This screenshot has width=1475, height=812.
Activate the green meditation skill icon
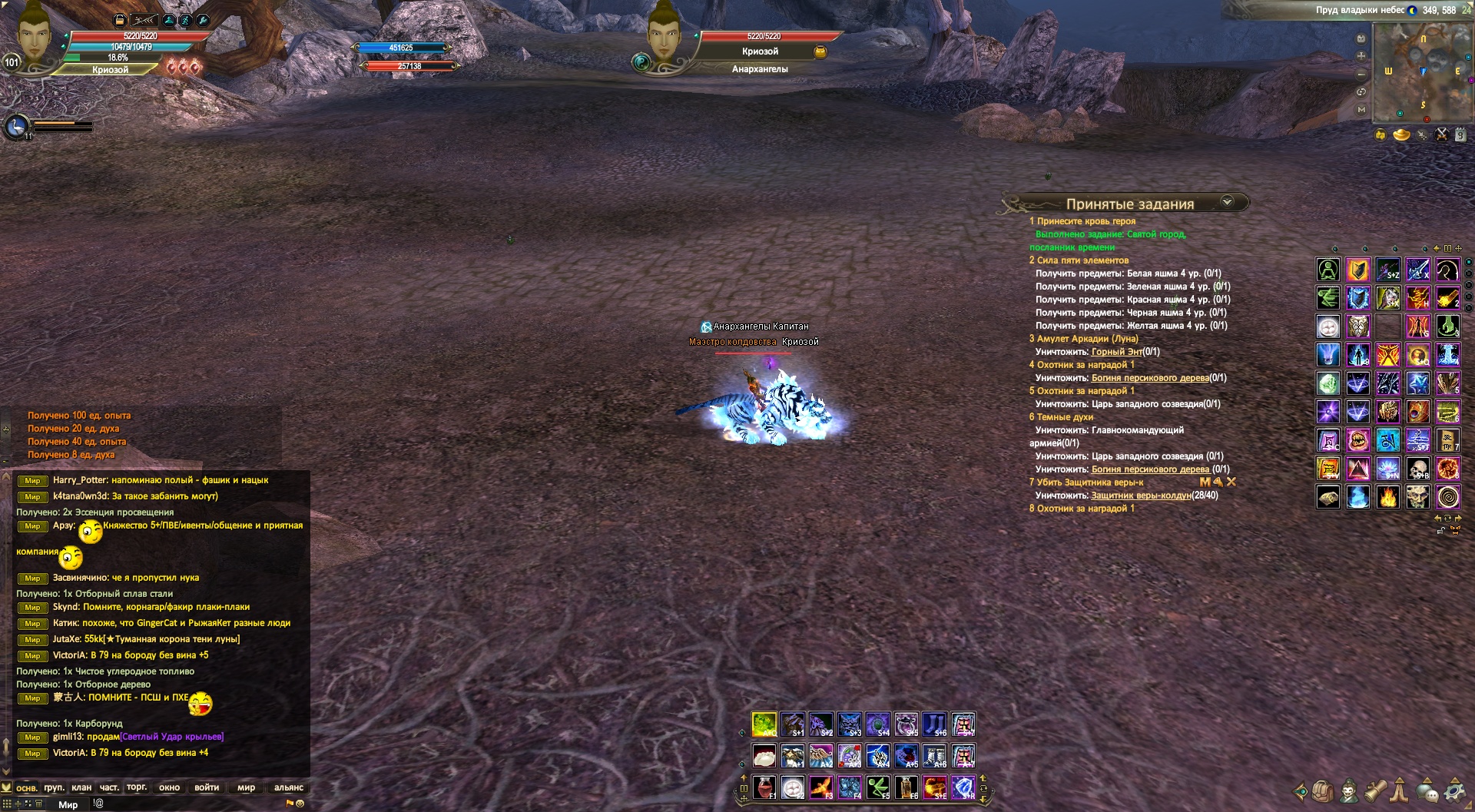[1328, 270]
